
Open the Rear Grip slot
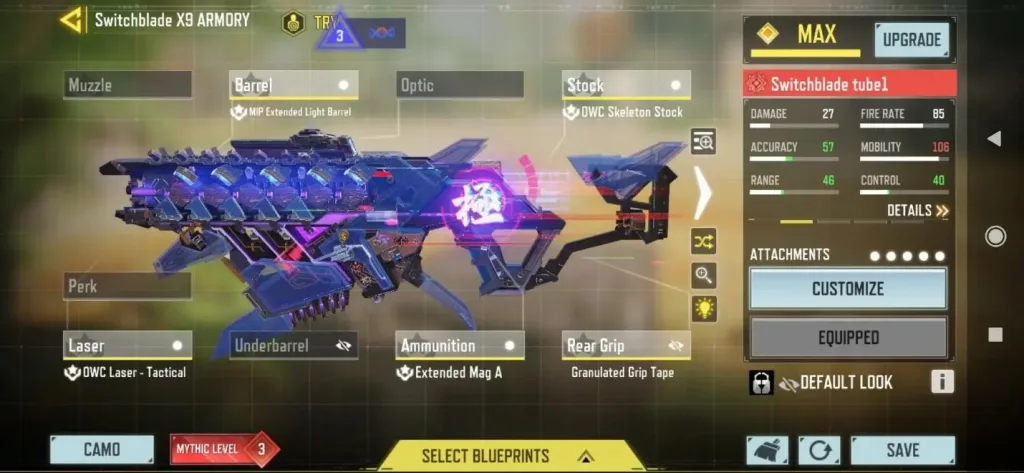(626, 346)
